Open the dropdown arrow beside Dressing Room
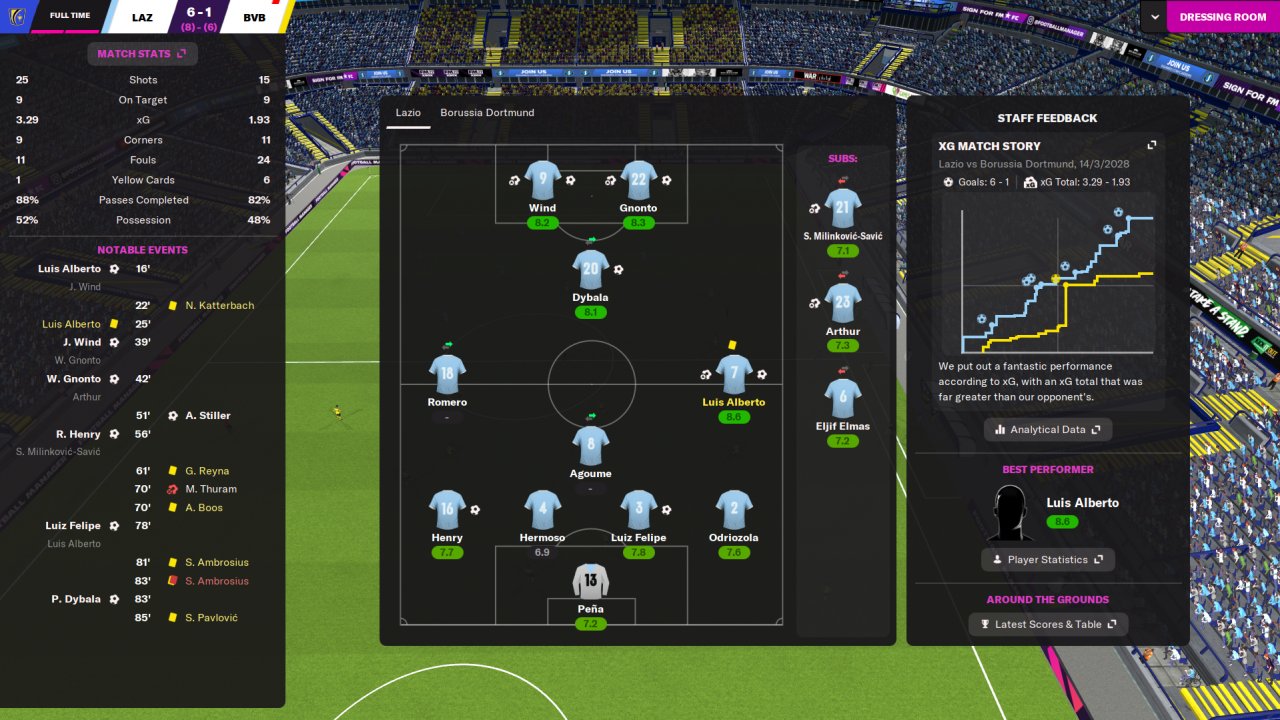Image resolution: width=1280 pixels, height=720 pixels. tap(1155, 17)
